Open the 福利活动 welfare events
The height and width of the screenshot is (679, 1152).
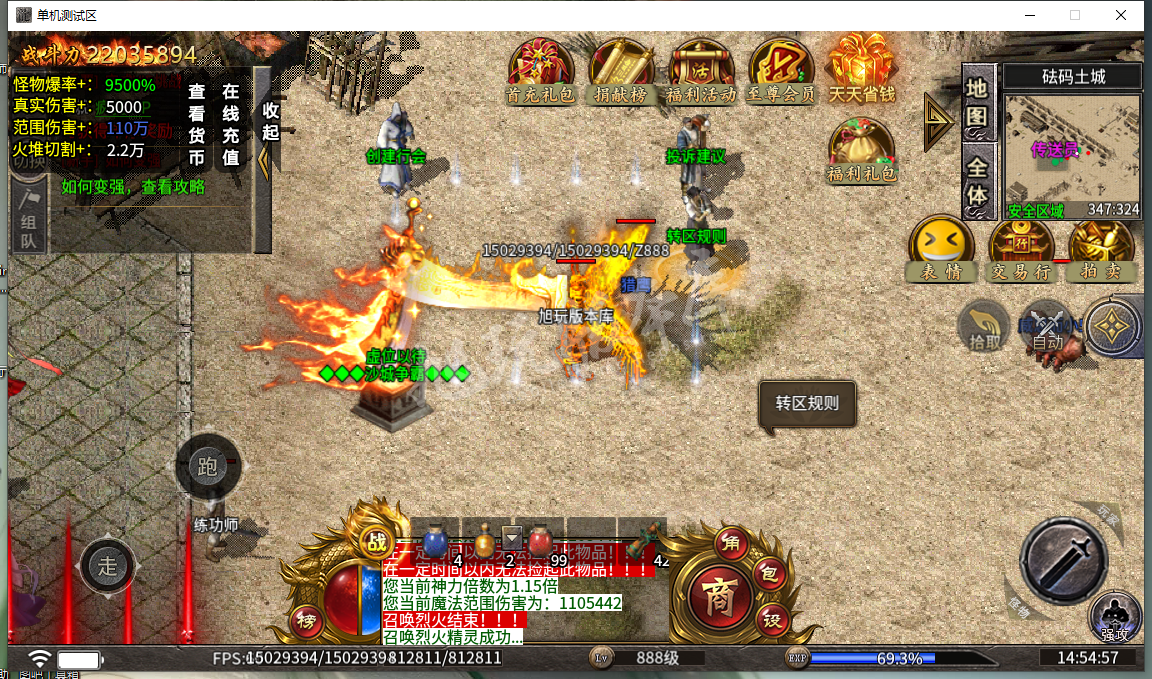tap(700, 70)
